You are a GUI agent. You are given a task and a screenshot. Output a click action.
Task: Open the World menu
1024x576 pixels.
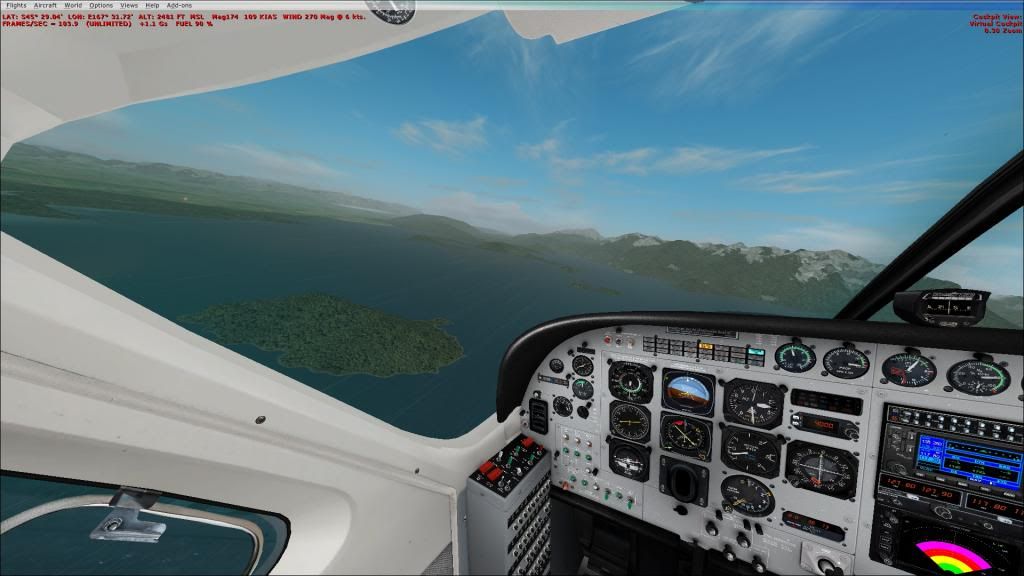[x=73, y=5]
